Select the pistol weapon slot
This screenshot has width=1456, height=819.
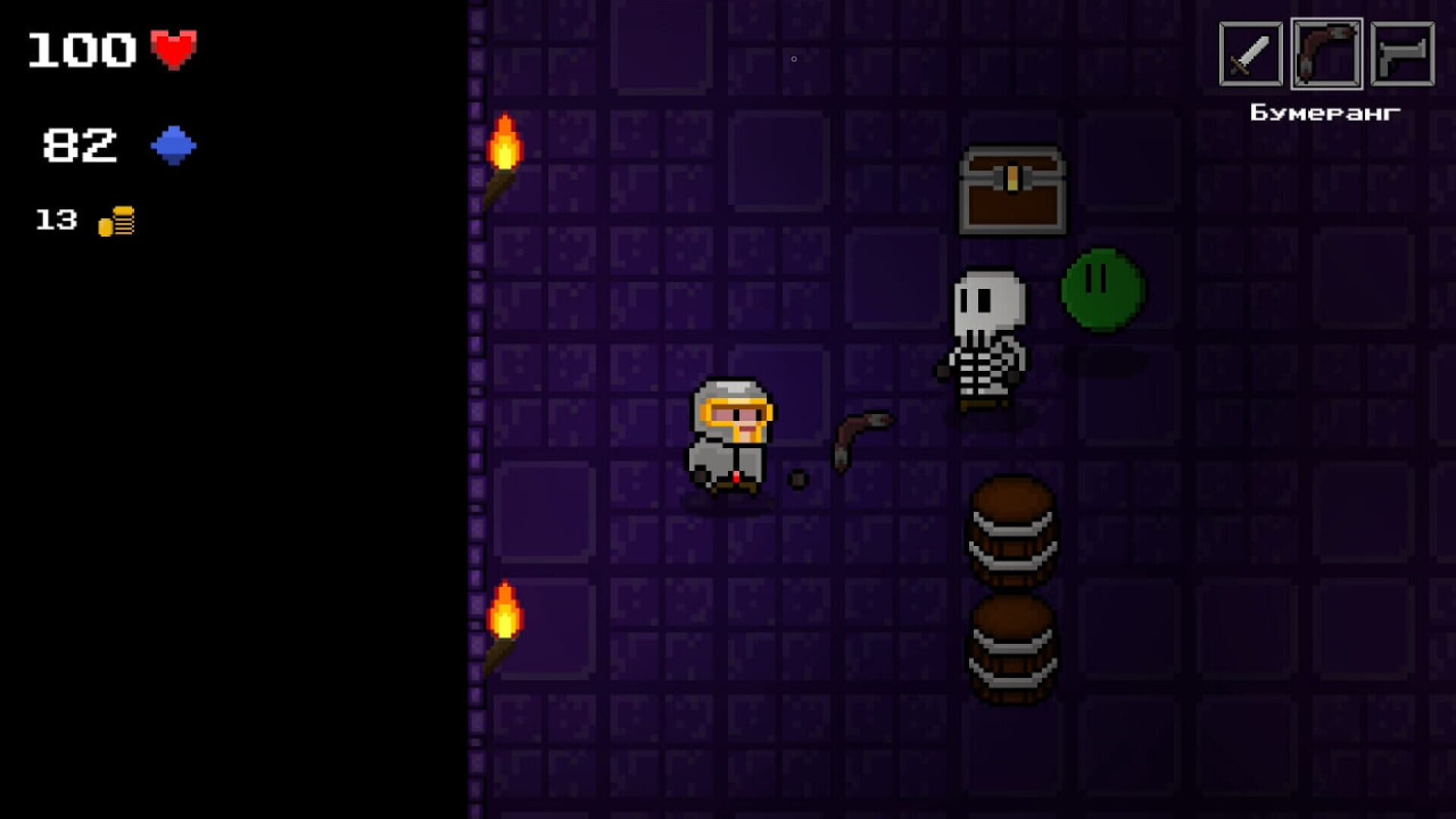point(1401,53)
